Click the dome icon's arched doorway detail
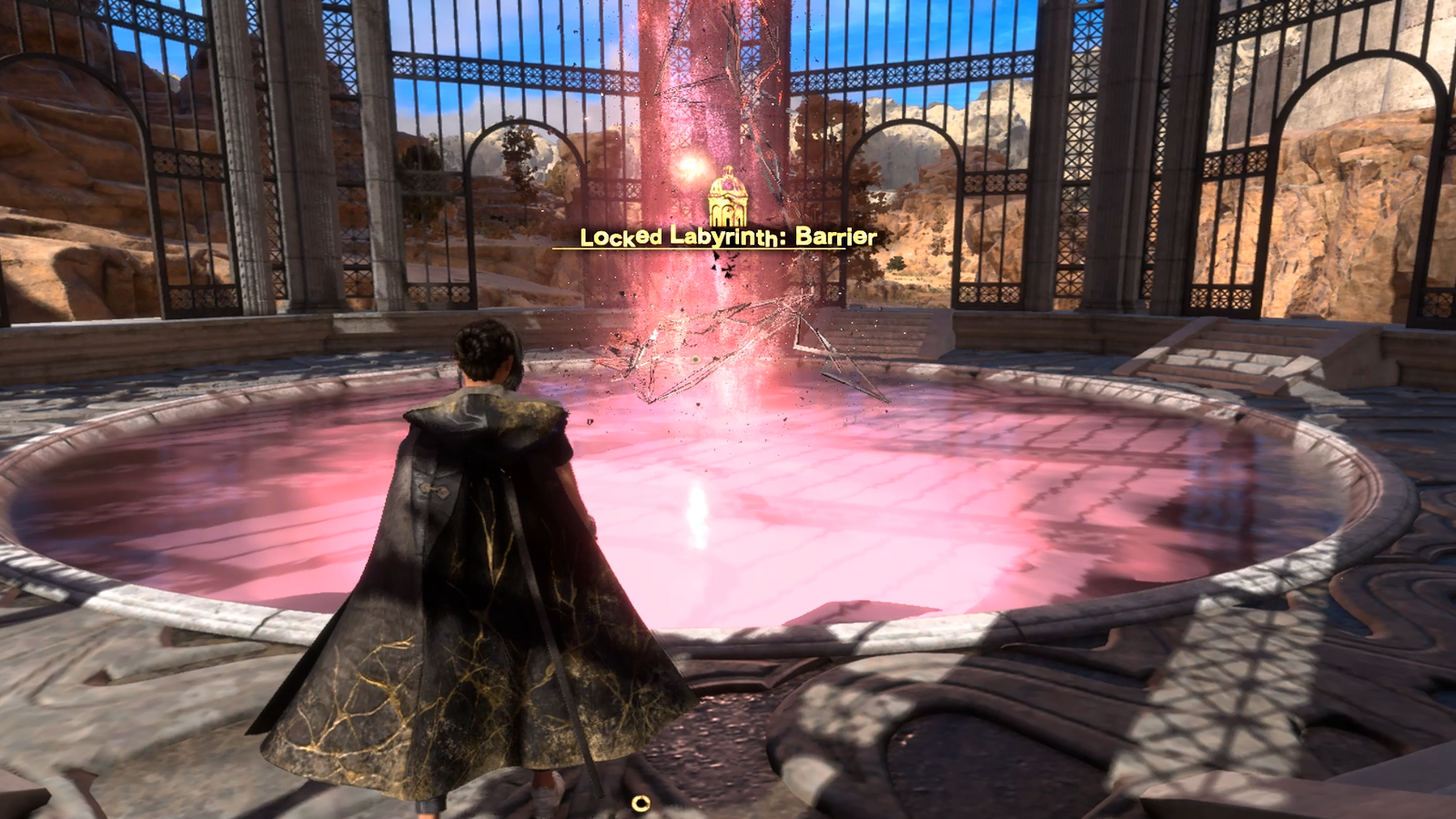The height and width of the screenshot is (819, 1456). tap(728, 213)
